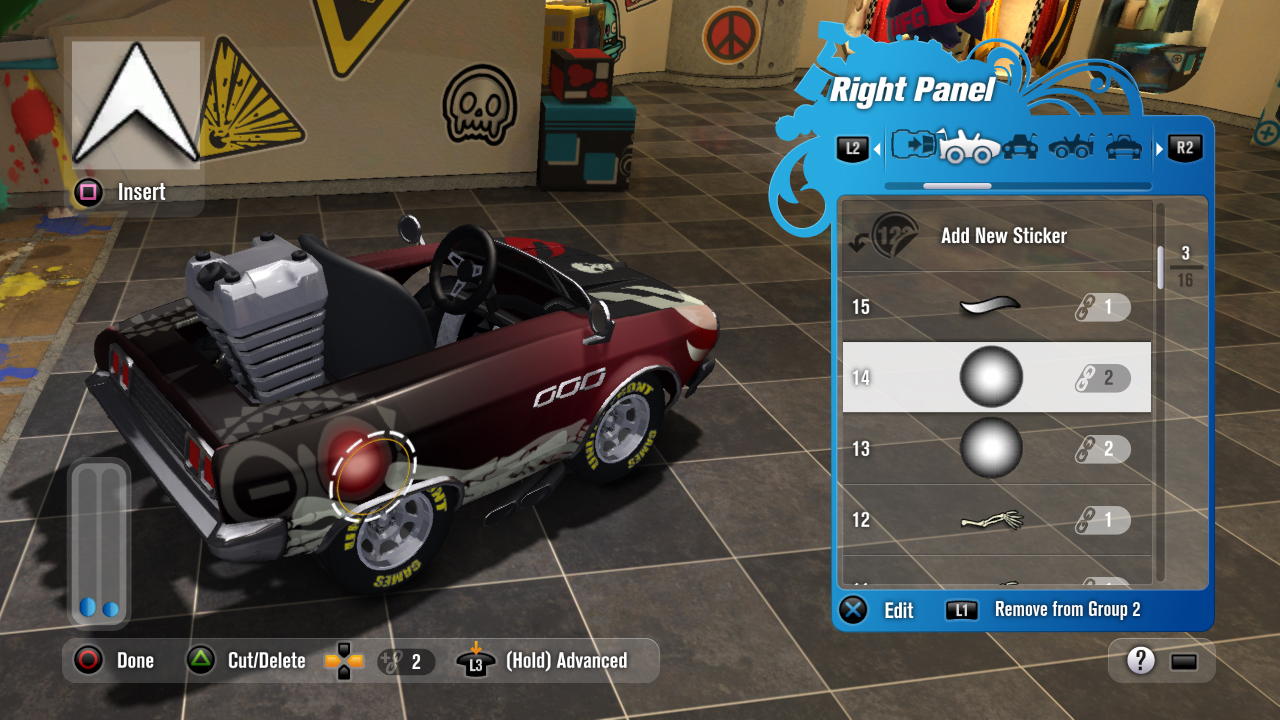Switch to the front-view car panel tab
This screenshot has width=1280, height=720.
[x=1020, y=147]
